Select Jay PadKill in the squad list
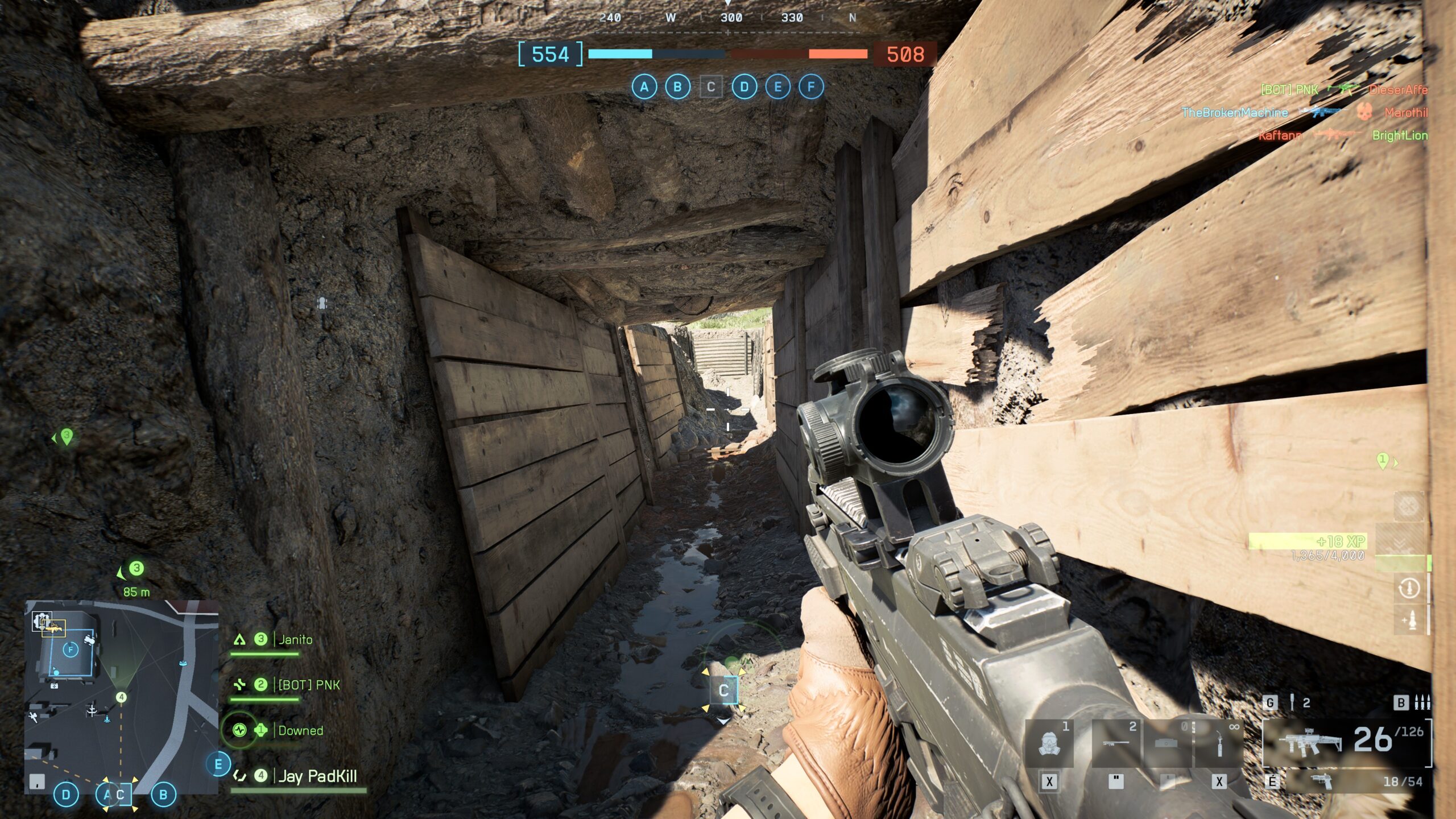This screenshot has width=1456, height=819. (x=317, y=776)
